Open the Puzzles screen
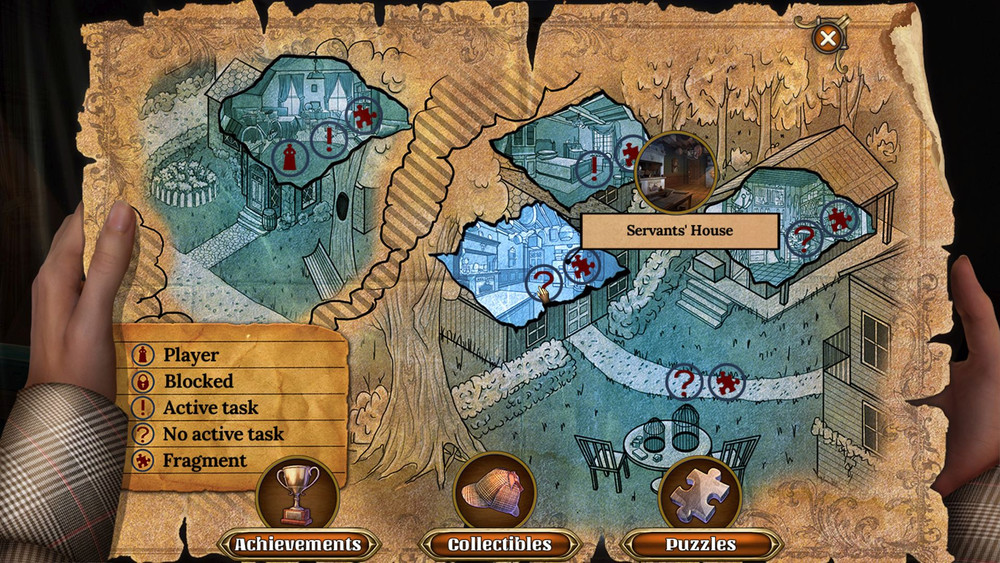1000x563 pixels. tap(700, 545)
